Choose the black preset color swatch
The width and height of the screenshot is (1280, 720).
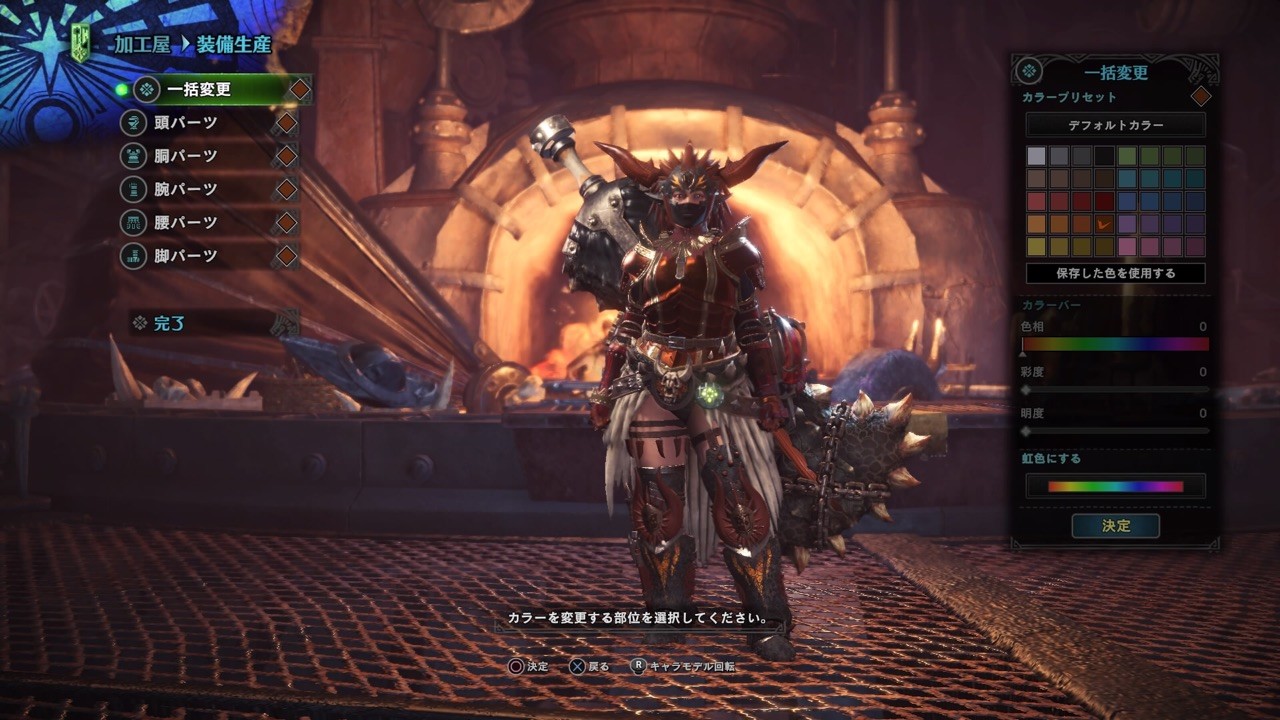tap(1104, 156)
